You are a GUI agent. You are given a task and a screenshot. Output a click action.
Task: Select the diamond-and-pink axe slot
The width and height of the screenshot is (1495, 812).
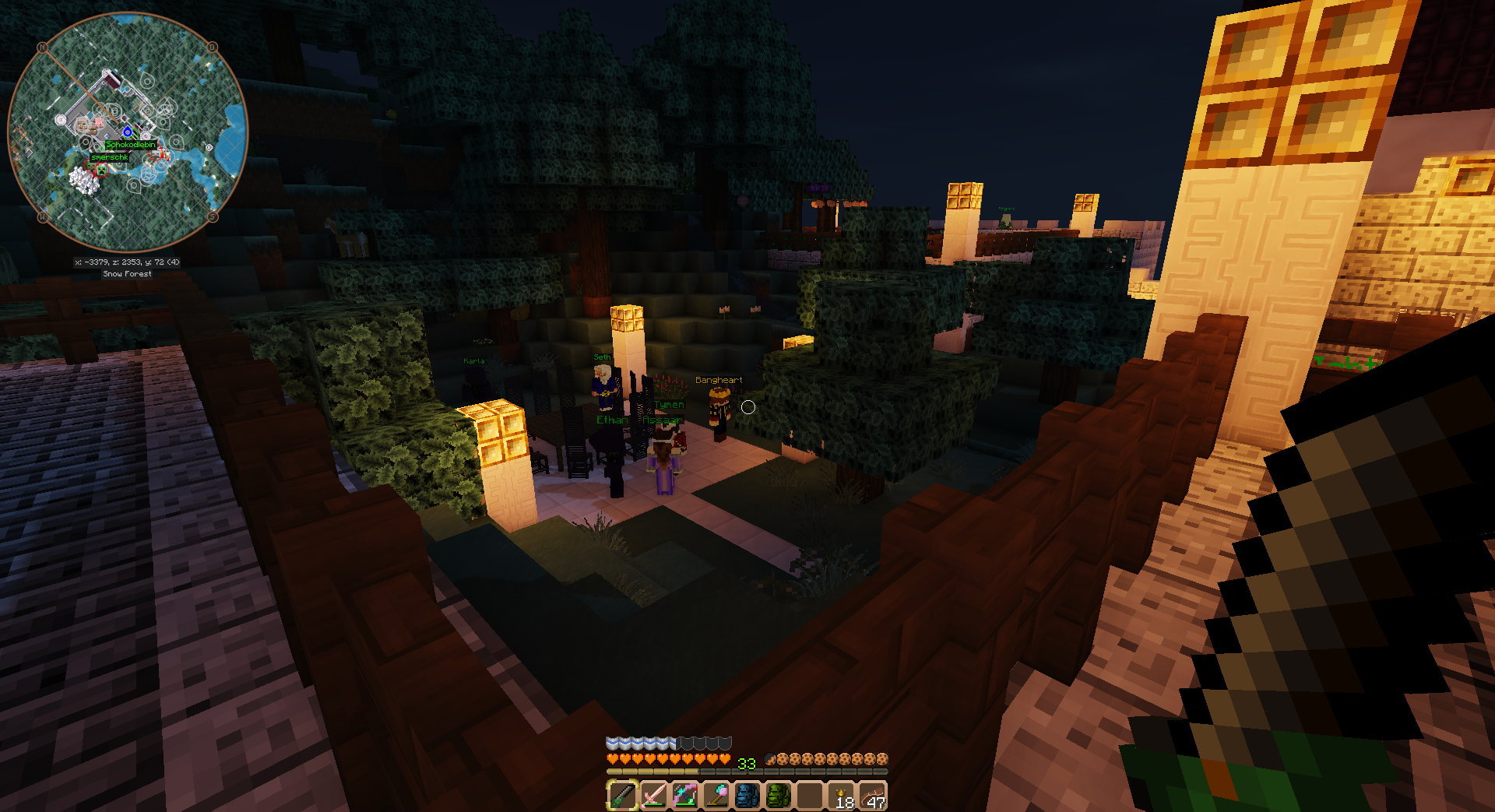point(716,796)
